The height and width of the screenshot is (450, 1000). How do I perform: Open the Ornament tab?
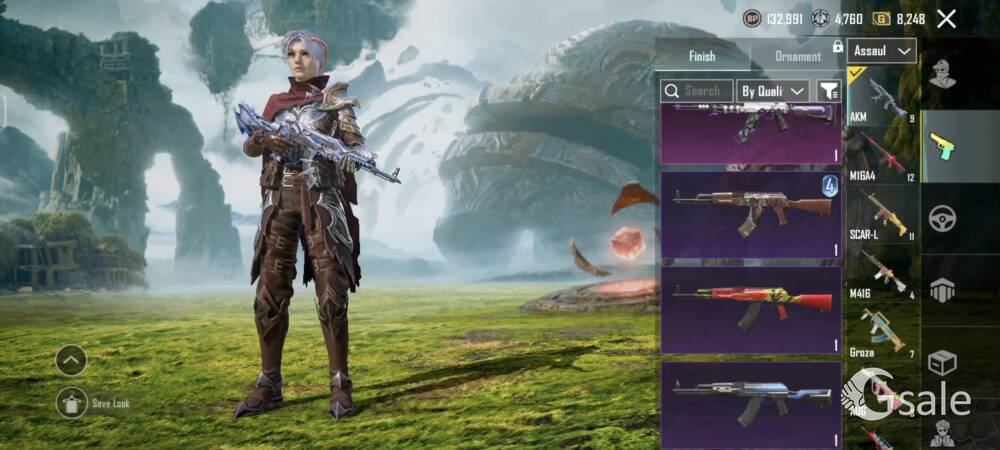pos(798,56)
